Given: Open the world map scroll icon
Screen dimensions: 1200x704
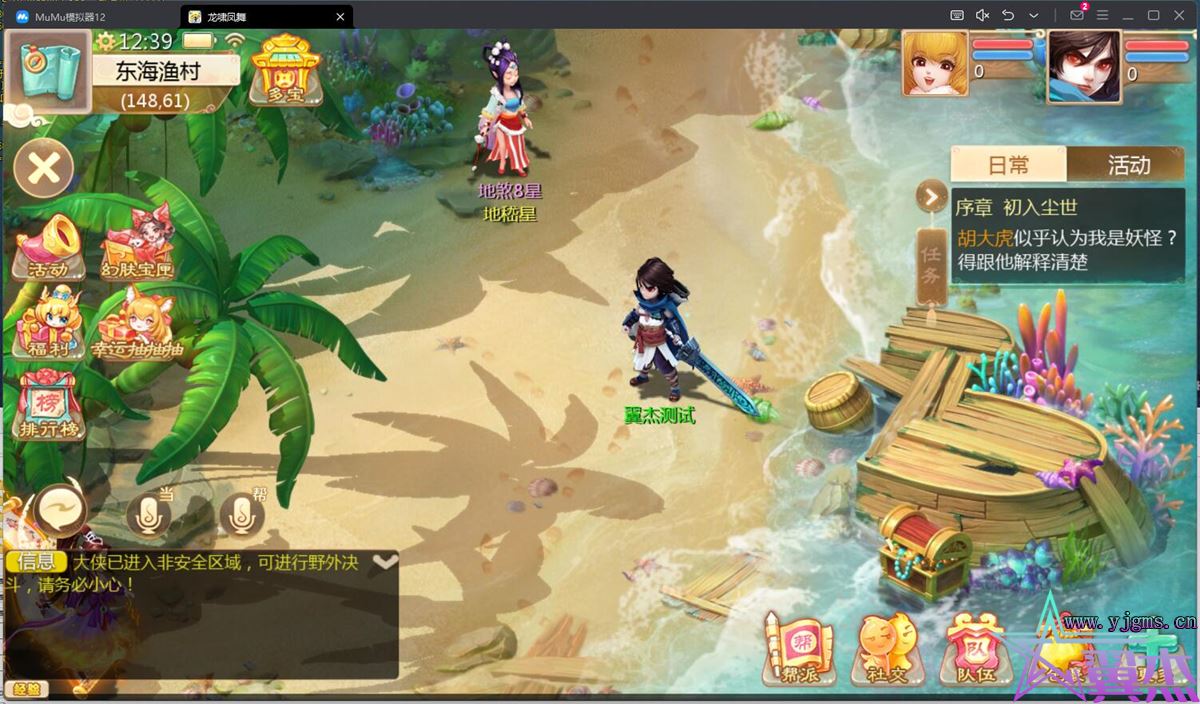Looking at the screenshot, I should coord(49,70).
